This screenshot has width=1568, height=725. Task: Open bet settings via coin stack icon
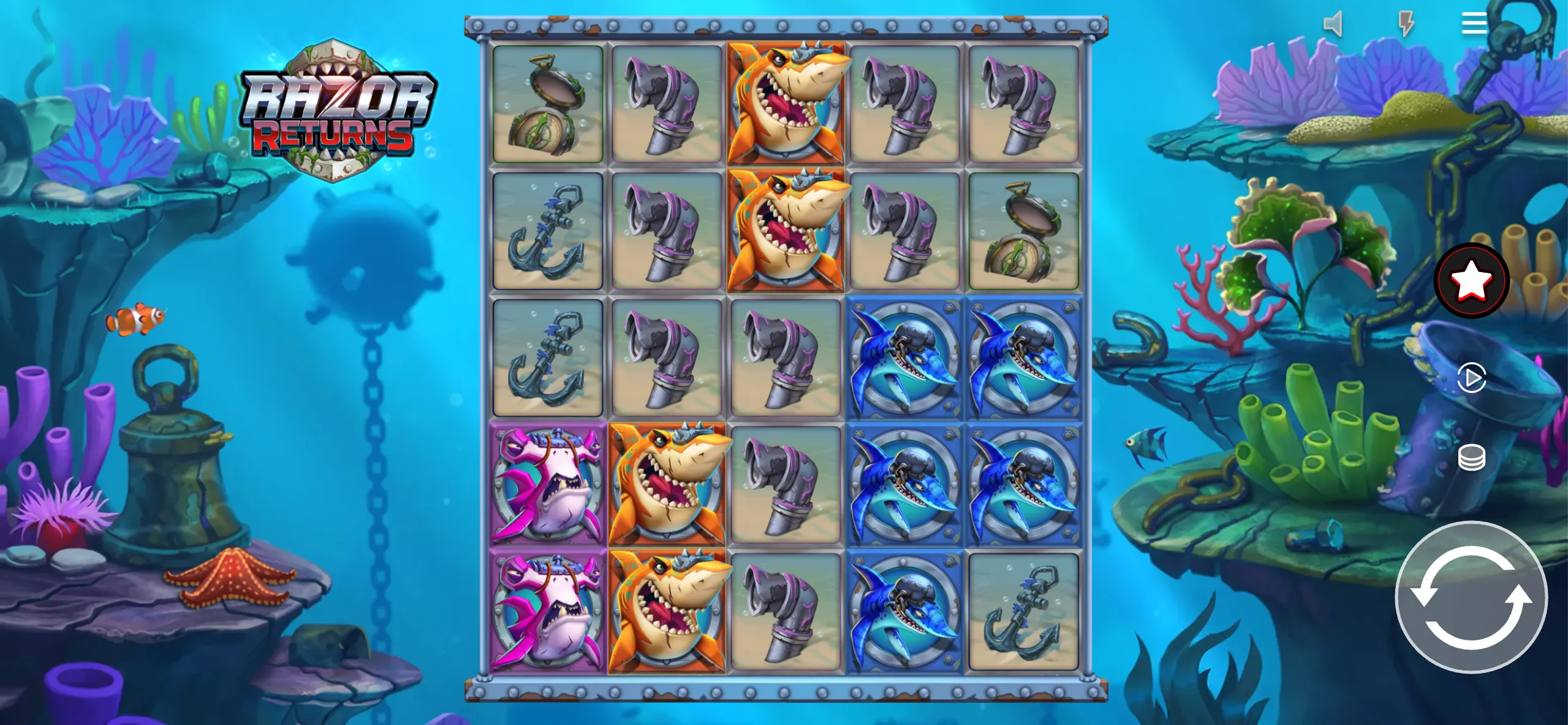[1473, 456]
